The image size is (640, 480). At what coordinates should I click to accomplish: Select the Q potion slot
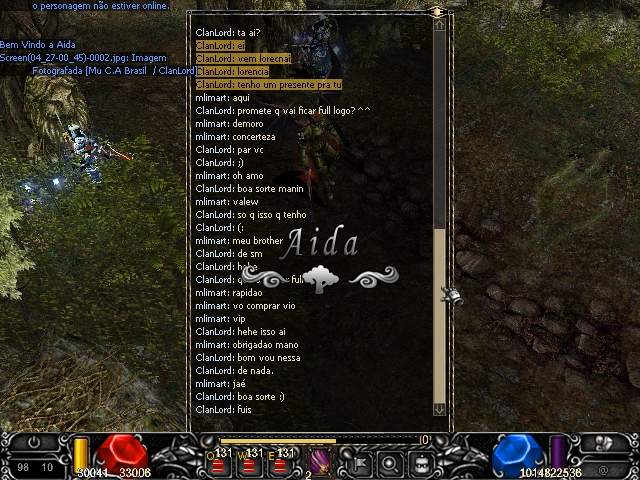coord(223,461)
